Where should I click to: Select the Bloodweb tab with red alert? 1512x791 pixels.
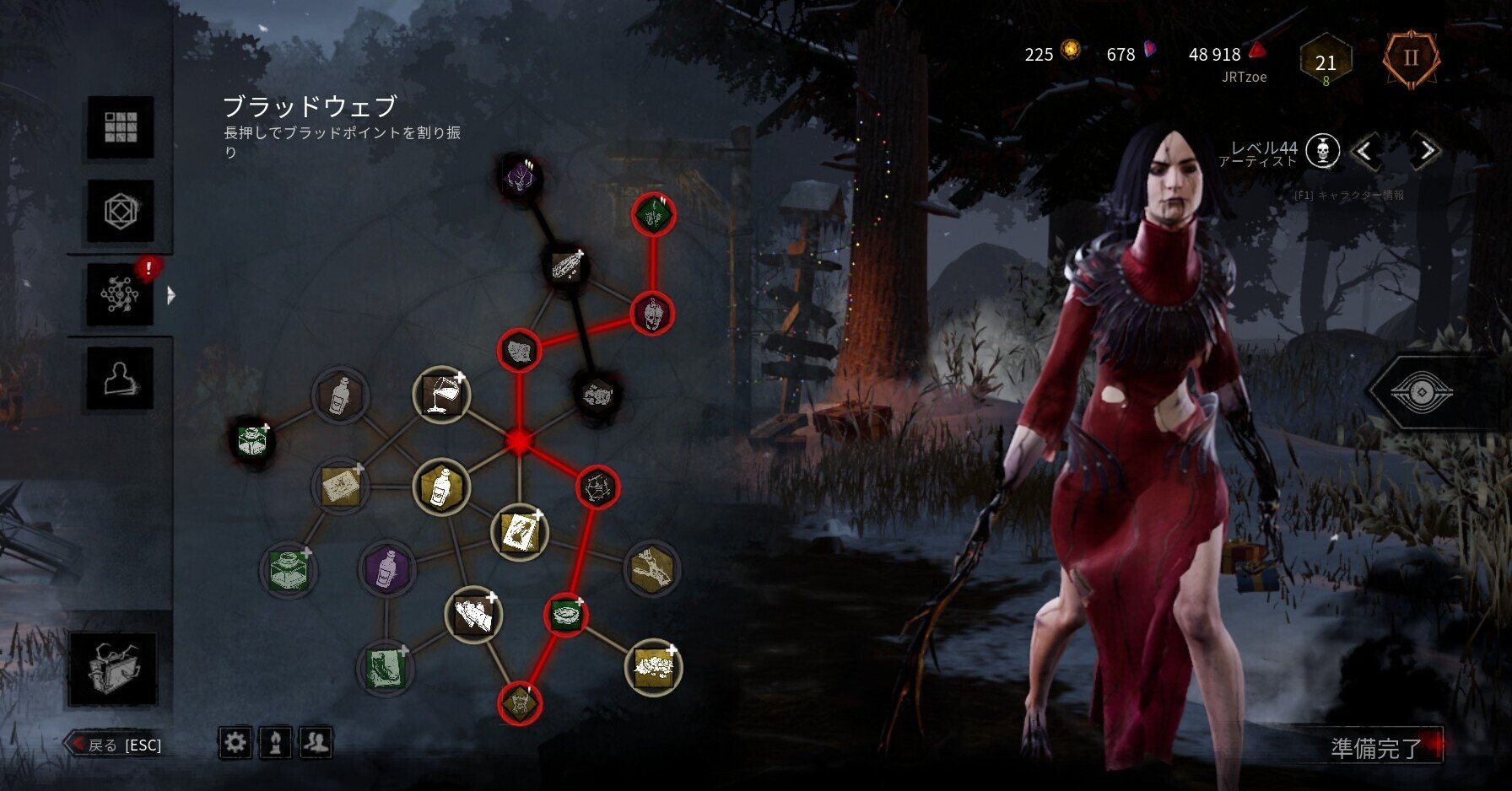121,294
